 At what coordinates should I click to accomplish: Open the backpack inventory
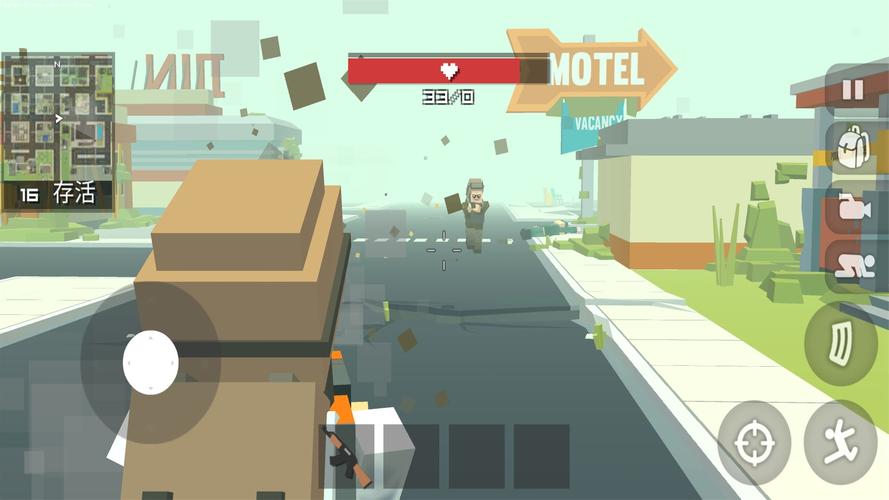(852, 148)
